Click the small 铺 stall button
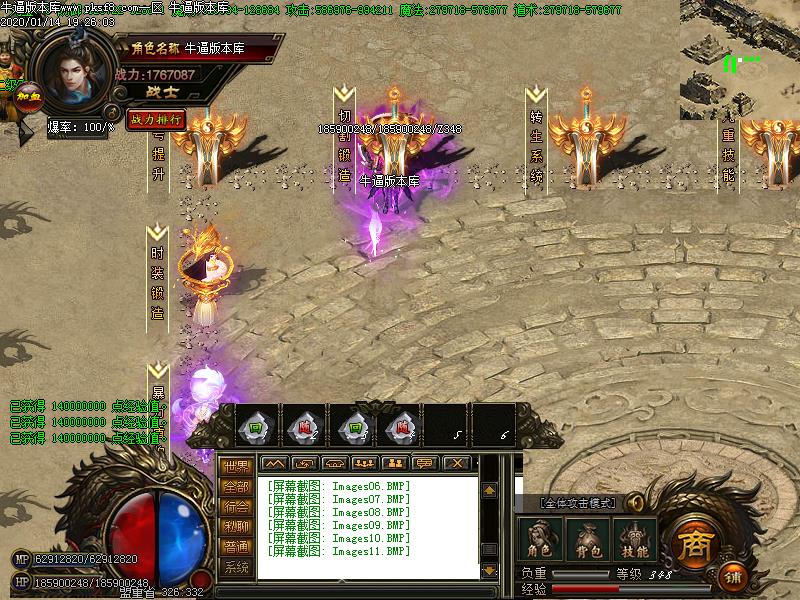Viewport: 800px width, 600px height. [733, 577]
